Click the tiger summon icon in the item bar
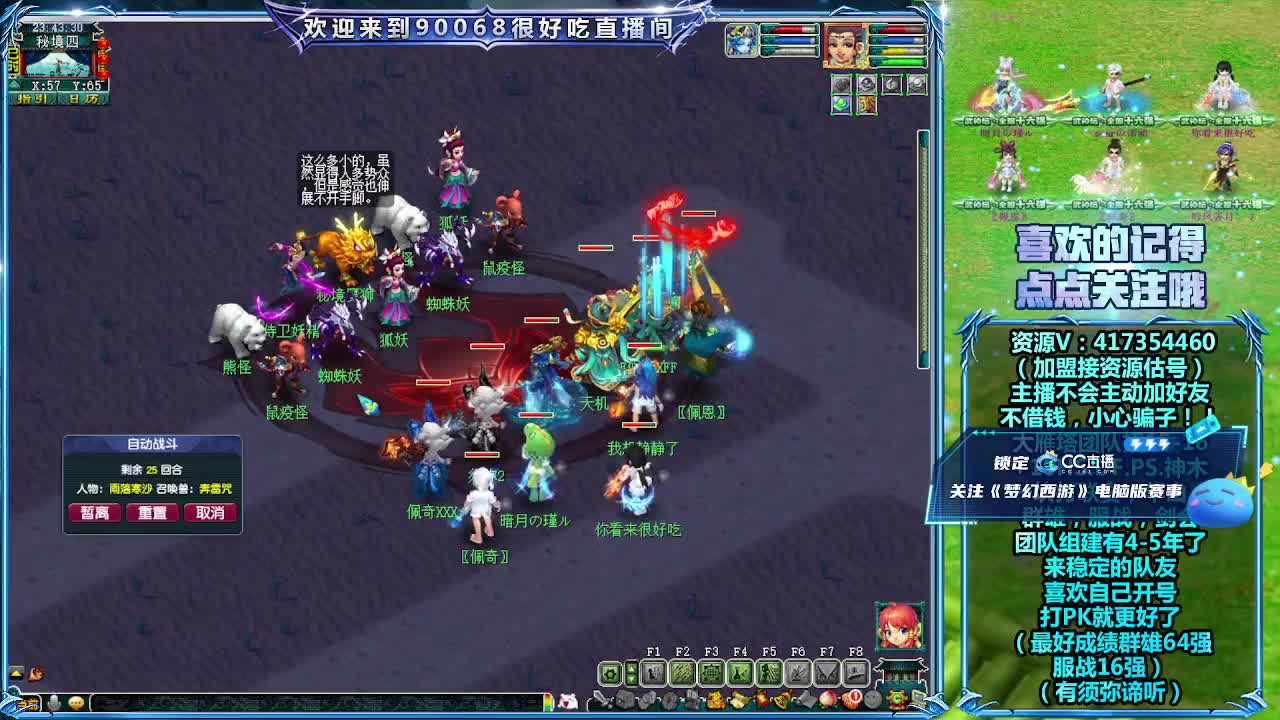1280x720 pixels. pos(717,699)
